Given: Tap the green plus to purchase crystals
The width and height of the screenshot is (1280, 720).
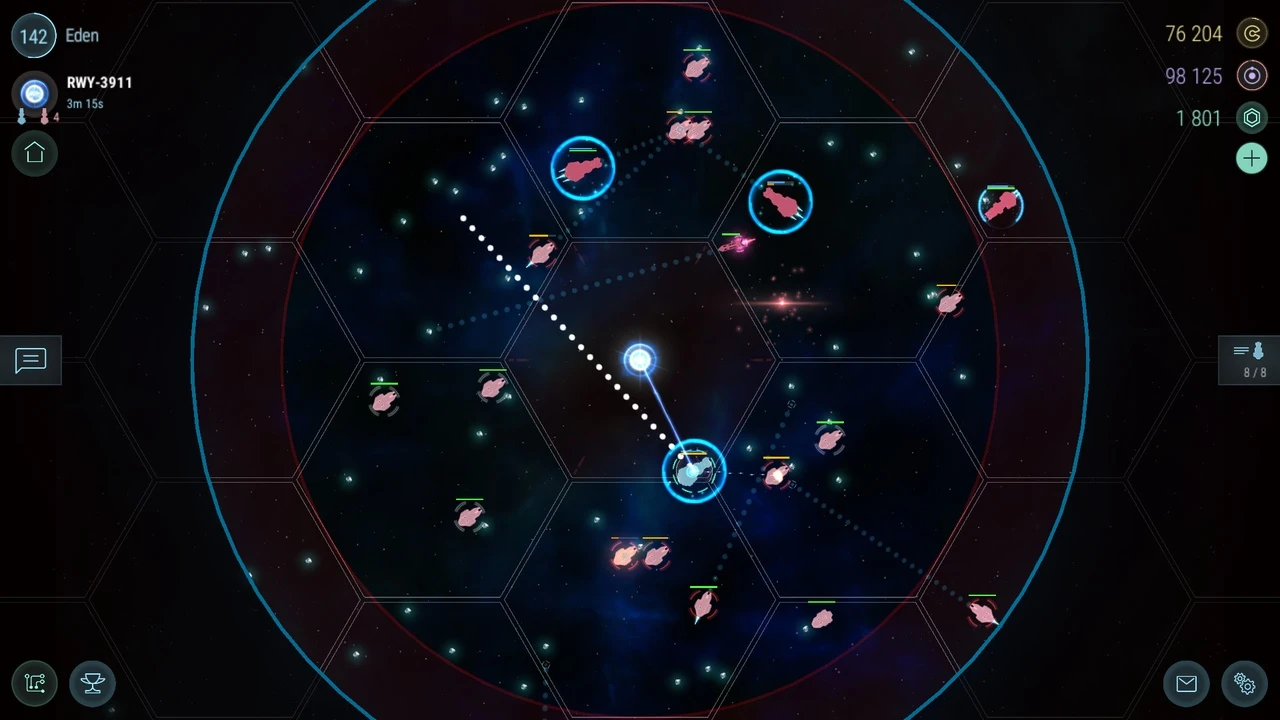Looking at the screenshot, I should coord(1252,158).
